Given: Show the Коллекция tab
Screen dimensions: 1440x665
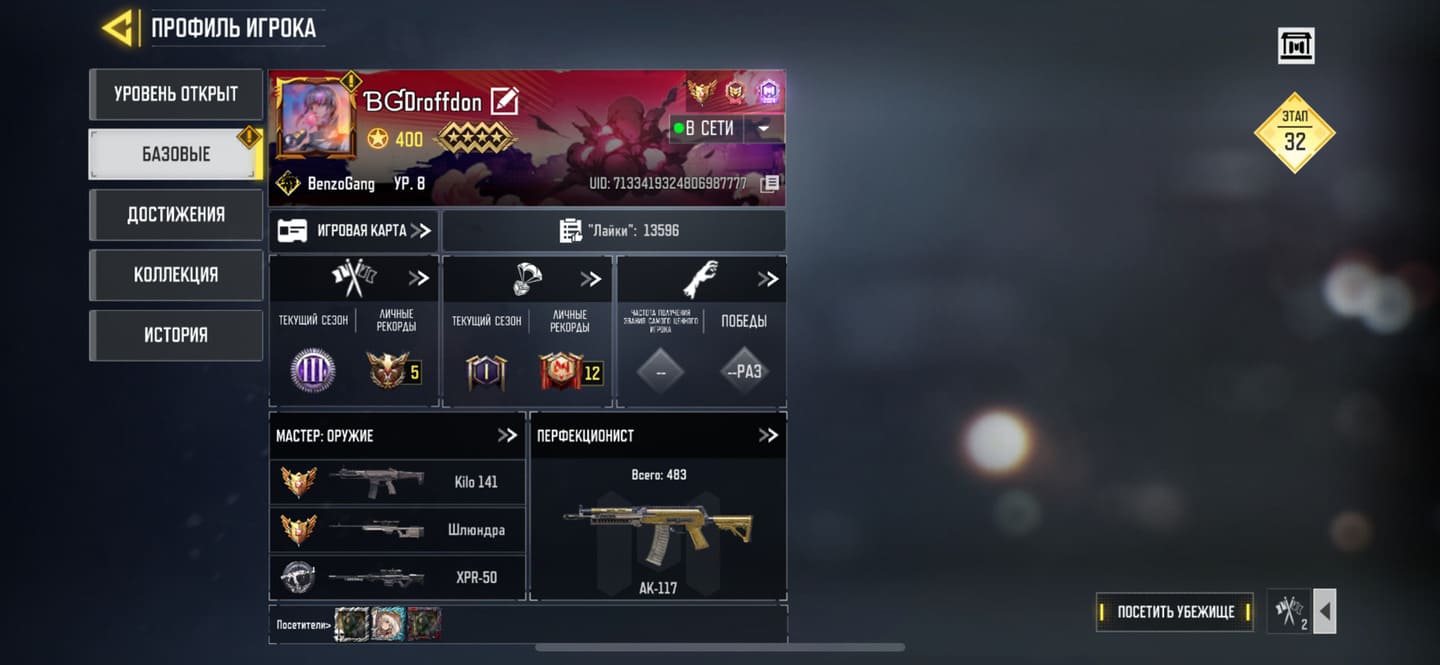Looking at the screenshot, I should [x=176, y=274].
